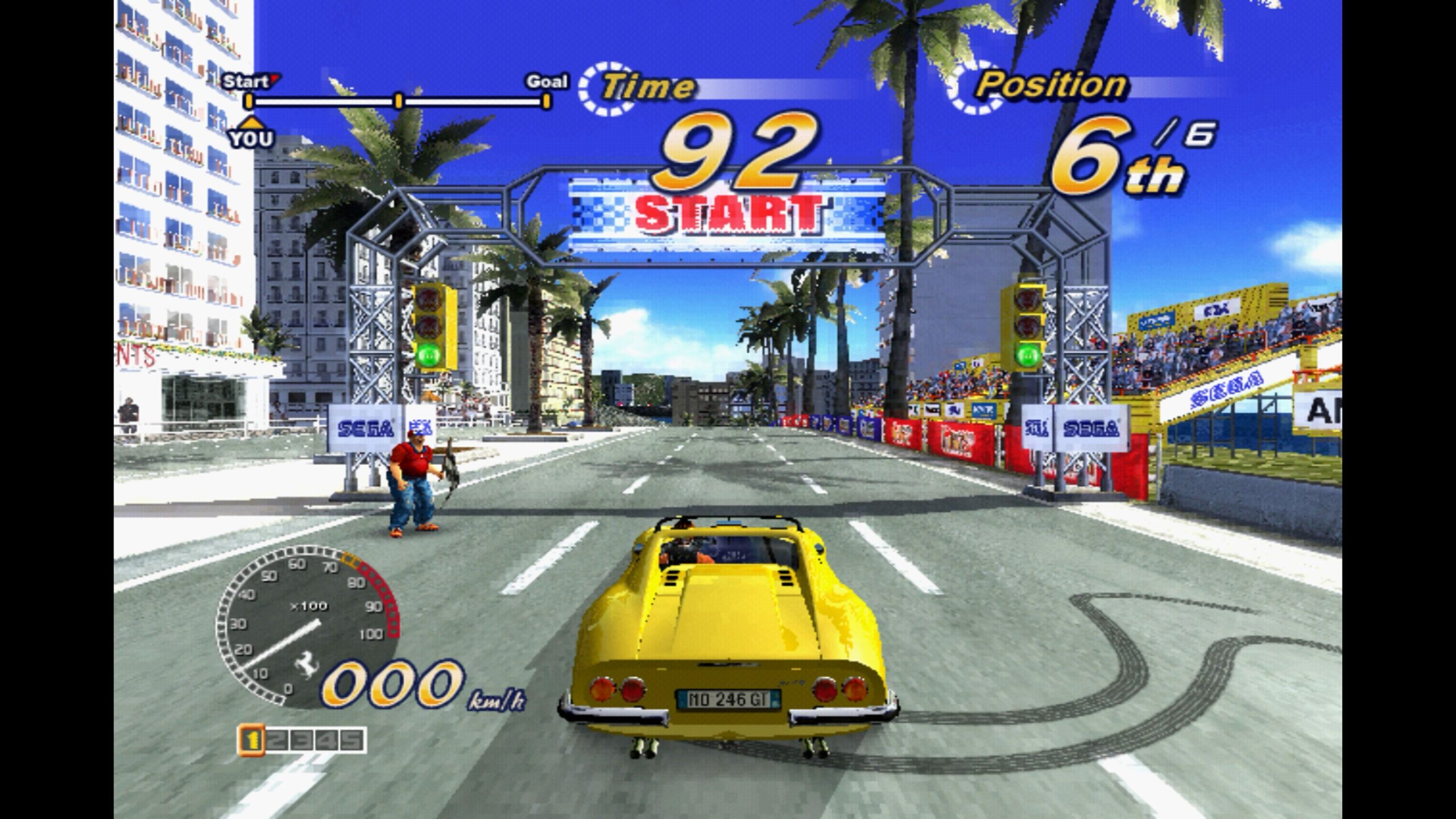Click the Goal end of the course bar
Image resolution: width=1456 pixels, height=819 pixels.
546,102
